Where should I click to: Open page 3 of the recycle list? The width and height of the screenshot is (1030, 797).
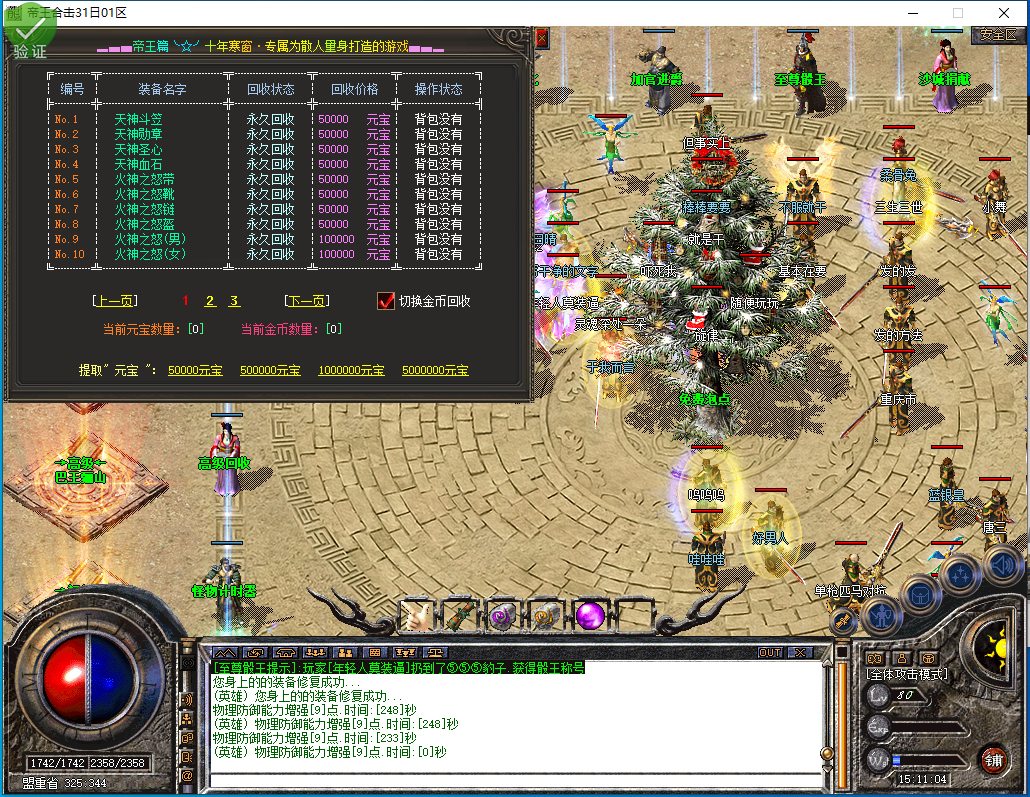coord(234,301)
